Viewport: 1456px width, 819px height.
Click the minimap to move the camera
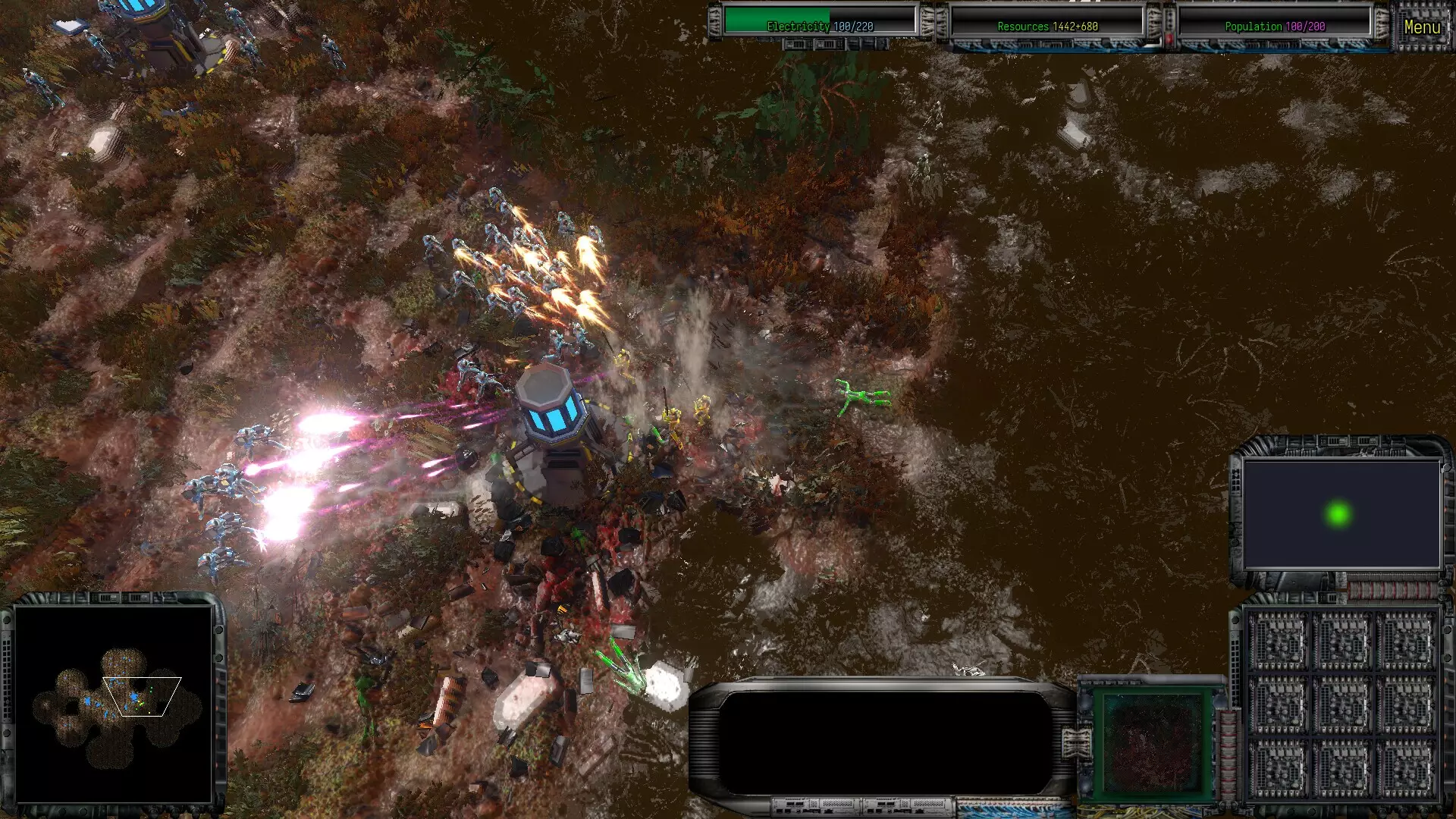pos(114,702)
